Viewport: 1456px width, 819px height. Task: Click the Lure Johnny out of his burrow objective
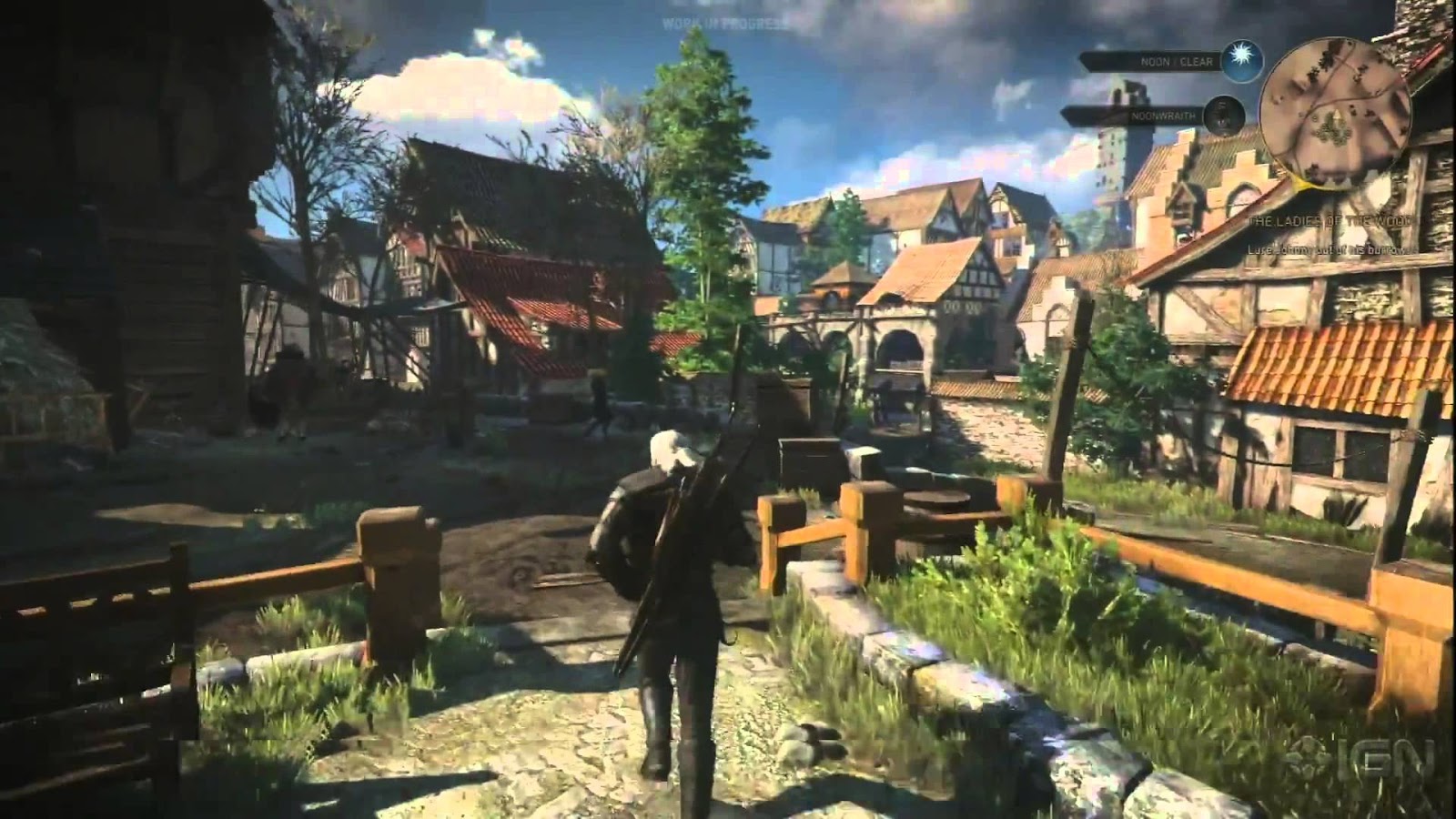pyautogui.click(x=1334, y=251)
